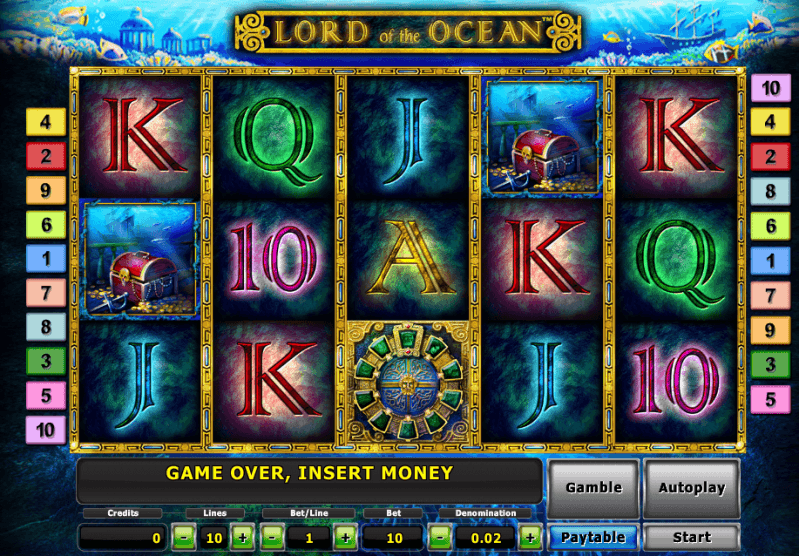The height and width of the screenshot is (556, 799).
Task: Increase the number of Lines
Action: point(242,538)
